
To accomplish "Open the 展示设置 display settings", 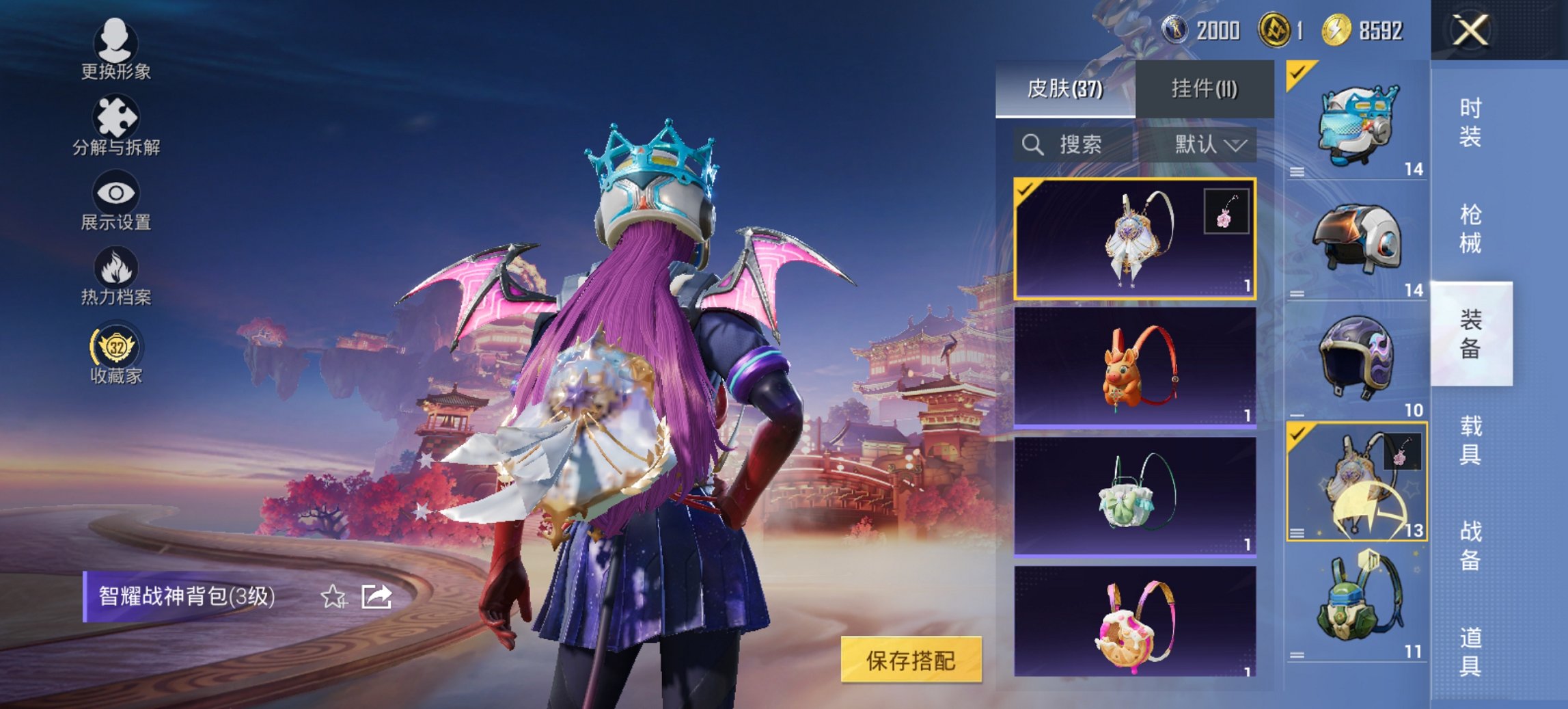I will pos(116,198).
